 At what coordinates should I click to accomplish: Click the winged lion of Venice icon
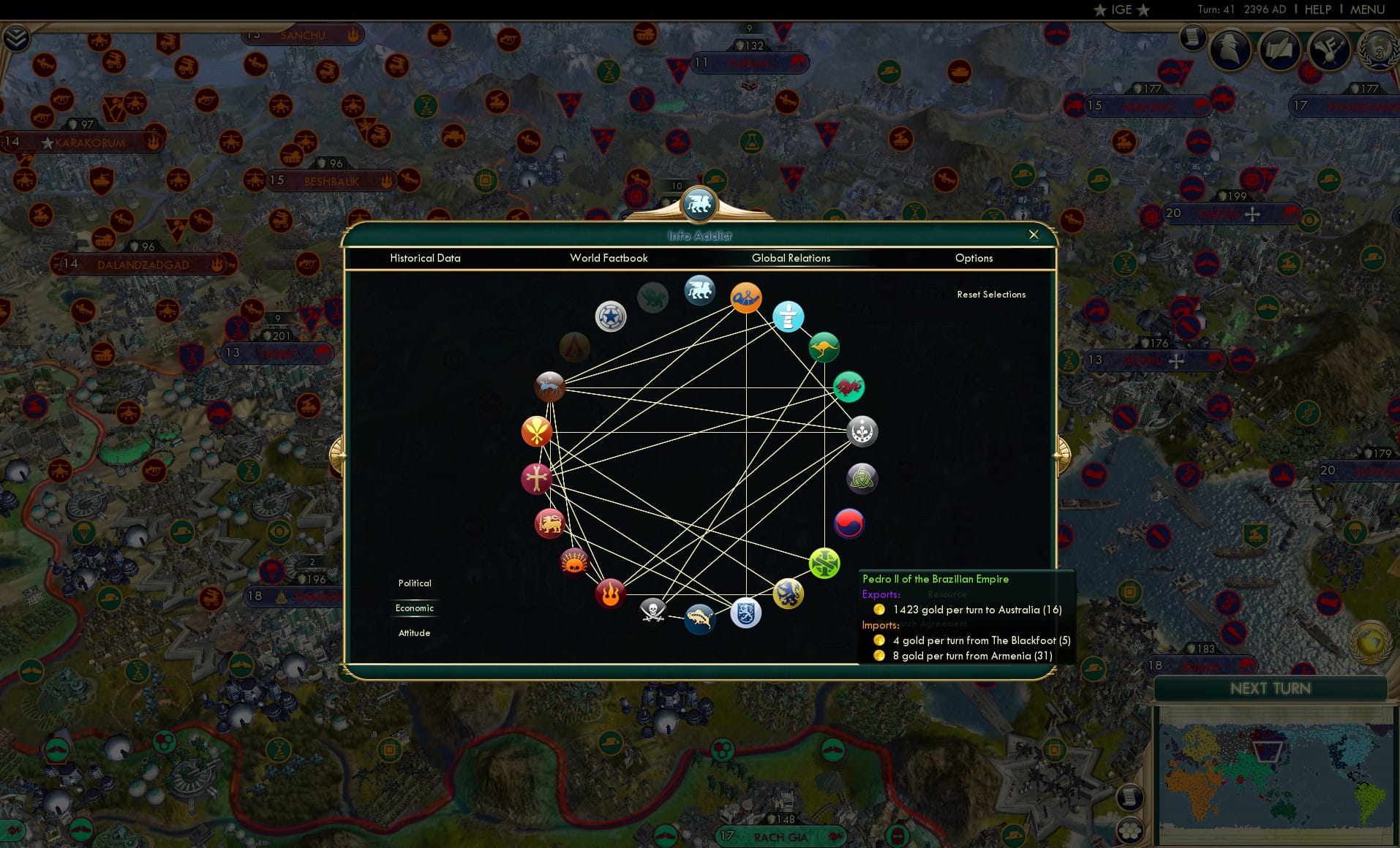pos(699,289)
